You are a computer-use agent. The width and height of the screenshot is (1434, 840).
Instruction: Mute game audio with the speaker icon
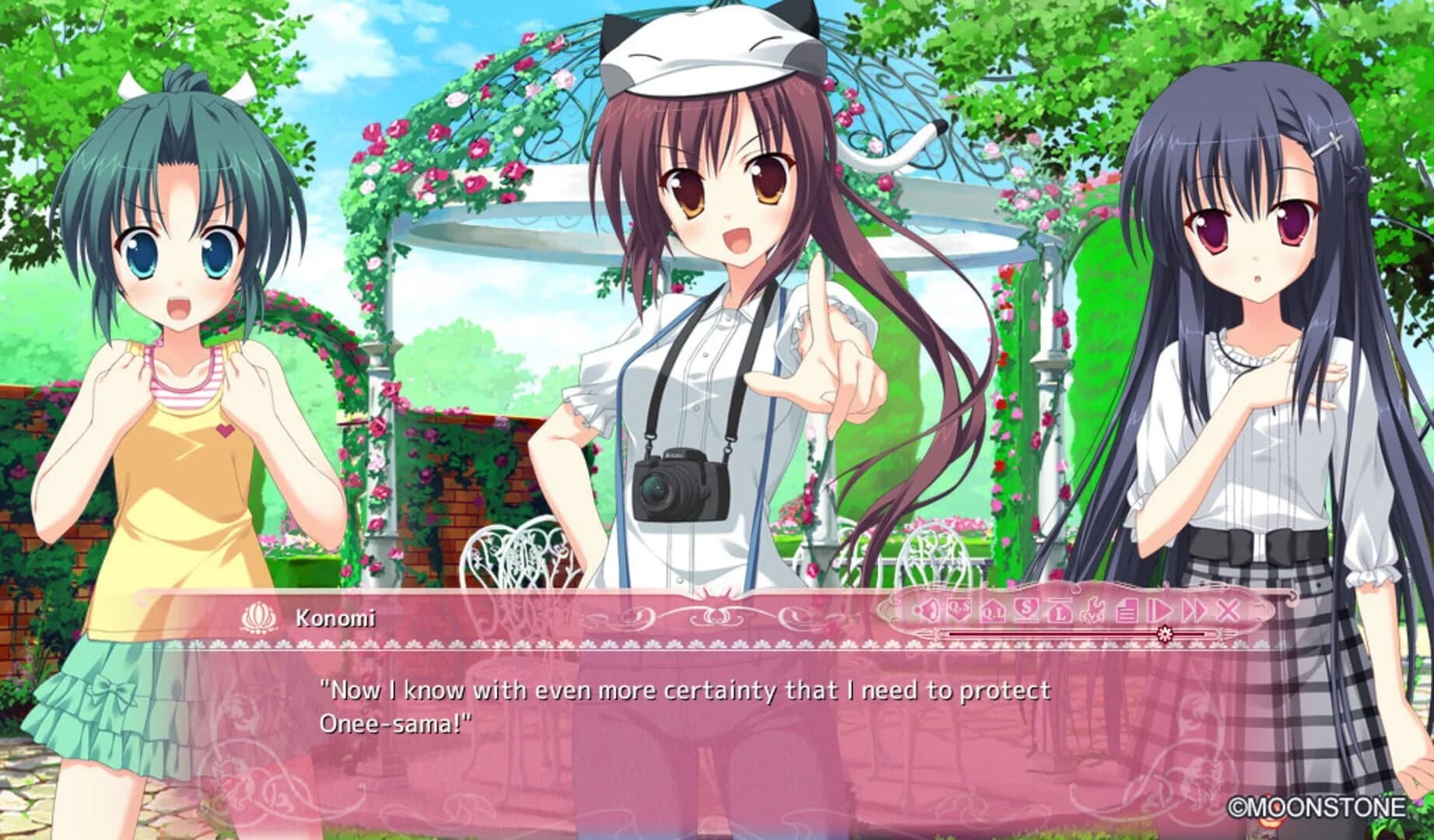[927, 611]
